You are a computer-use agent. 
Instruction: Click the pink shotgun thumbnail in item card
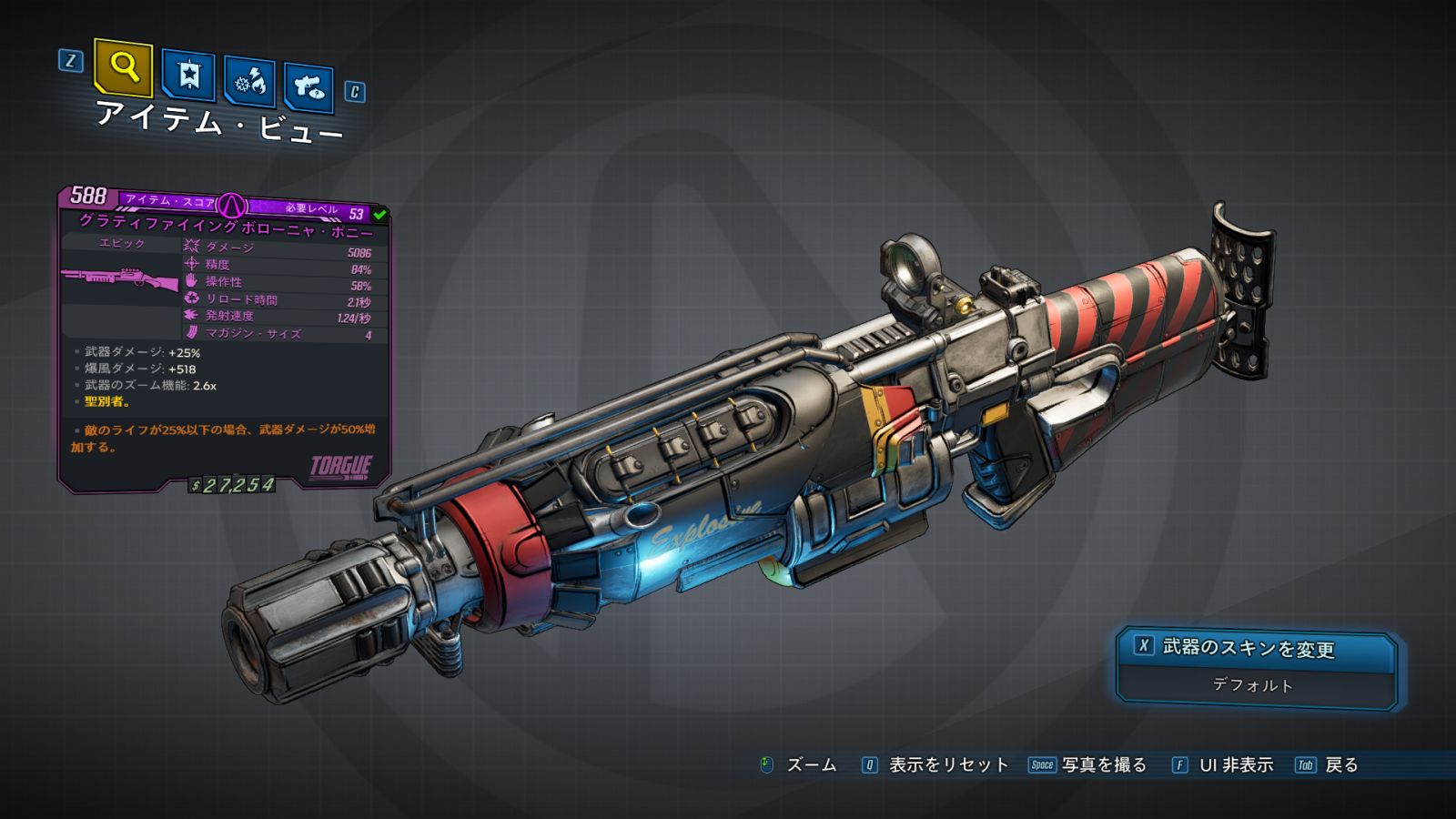[x=120, y=278]
